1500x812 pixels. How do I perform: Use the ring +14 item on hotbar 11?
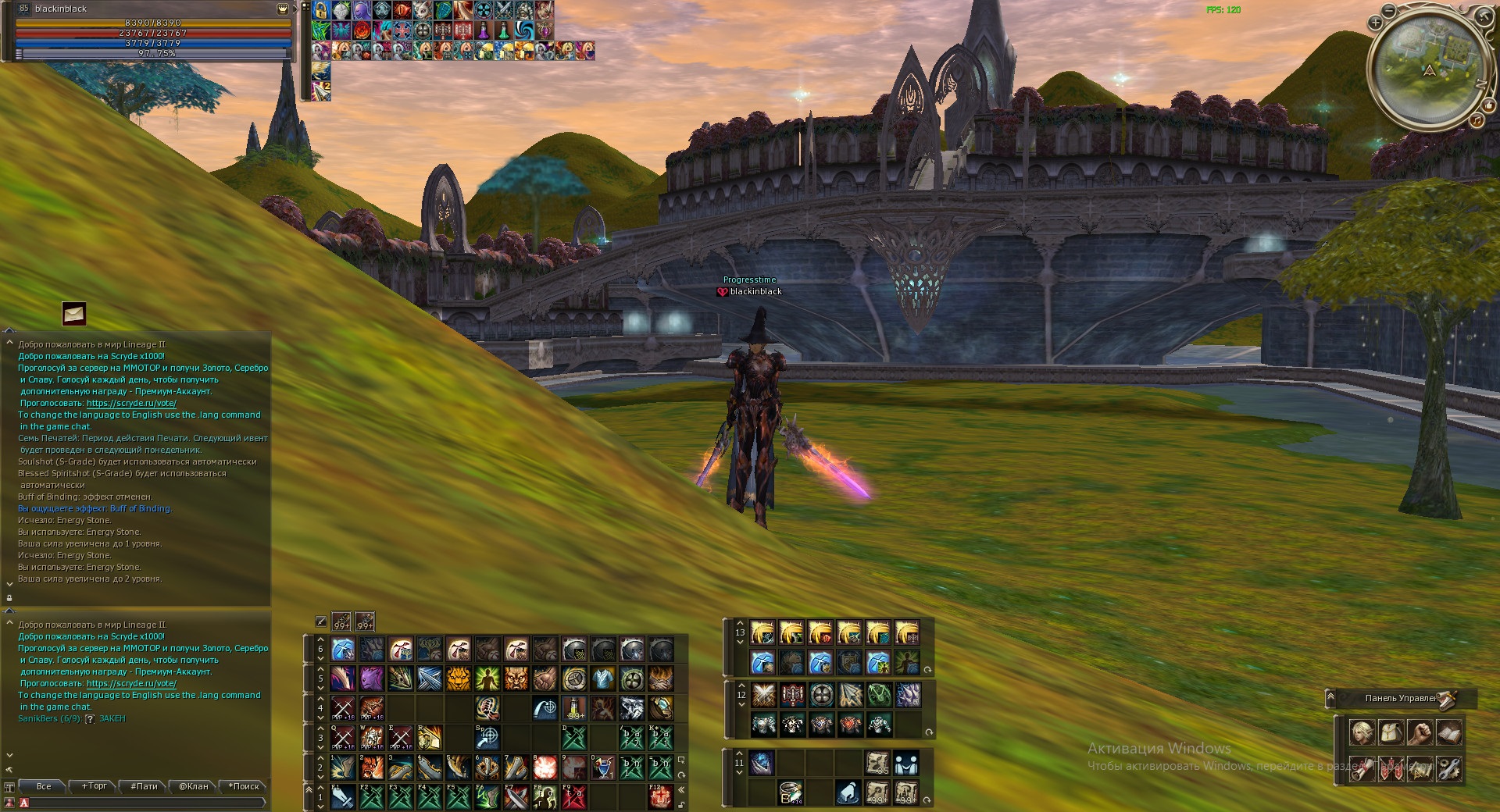pyautogui.click(x=791, y=793)
